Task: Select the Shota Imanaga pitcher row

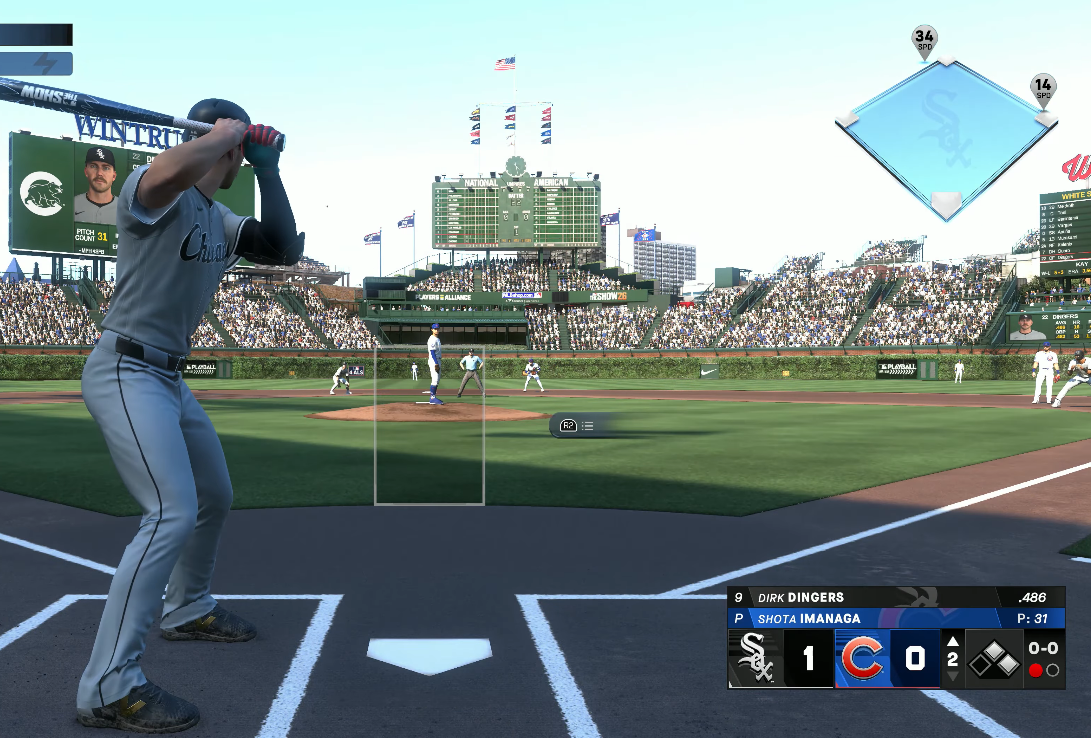Action: (895, 618)
